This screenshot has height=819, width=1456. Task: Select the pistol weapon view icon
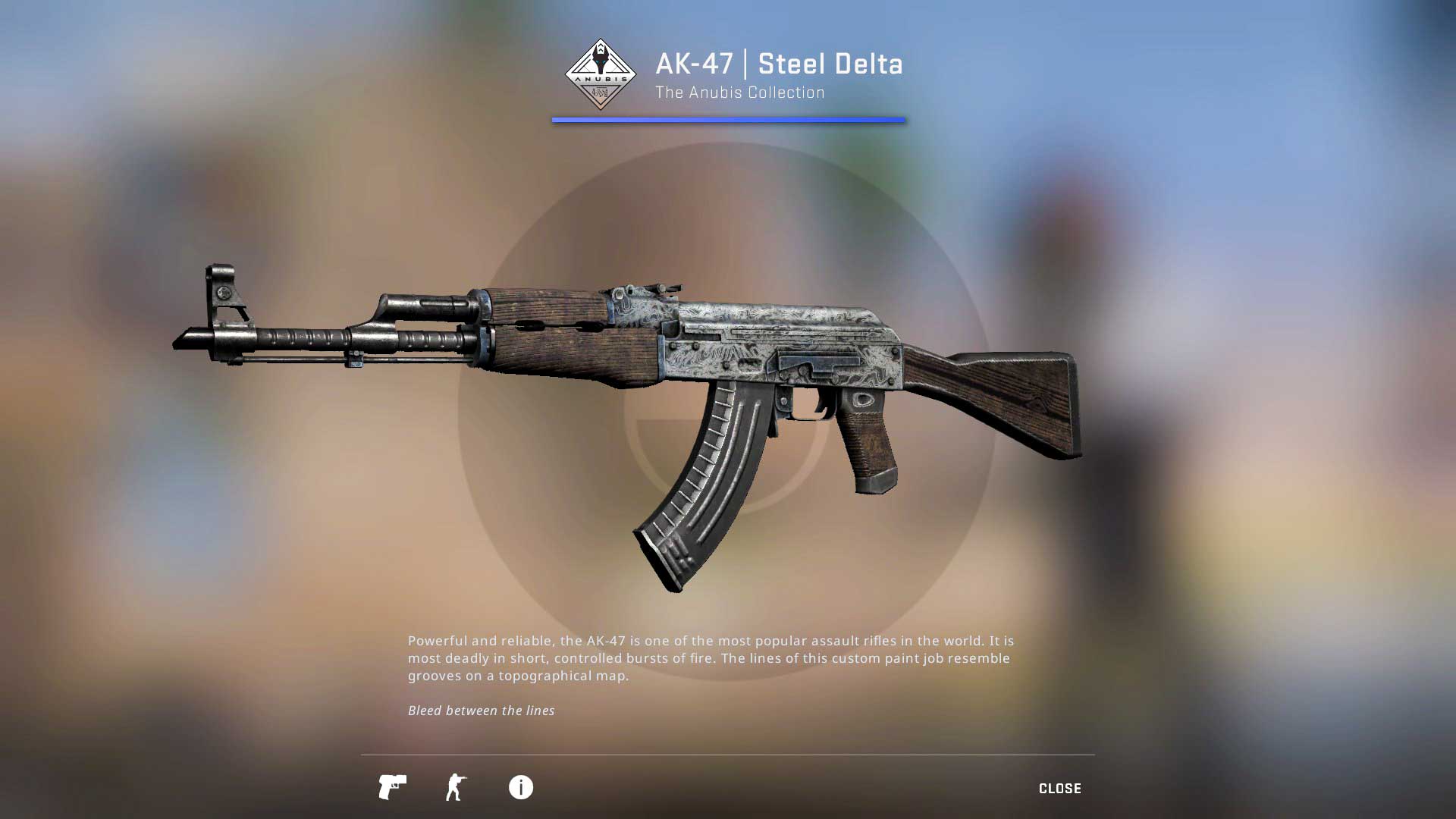coord(392,787)
